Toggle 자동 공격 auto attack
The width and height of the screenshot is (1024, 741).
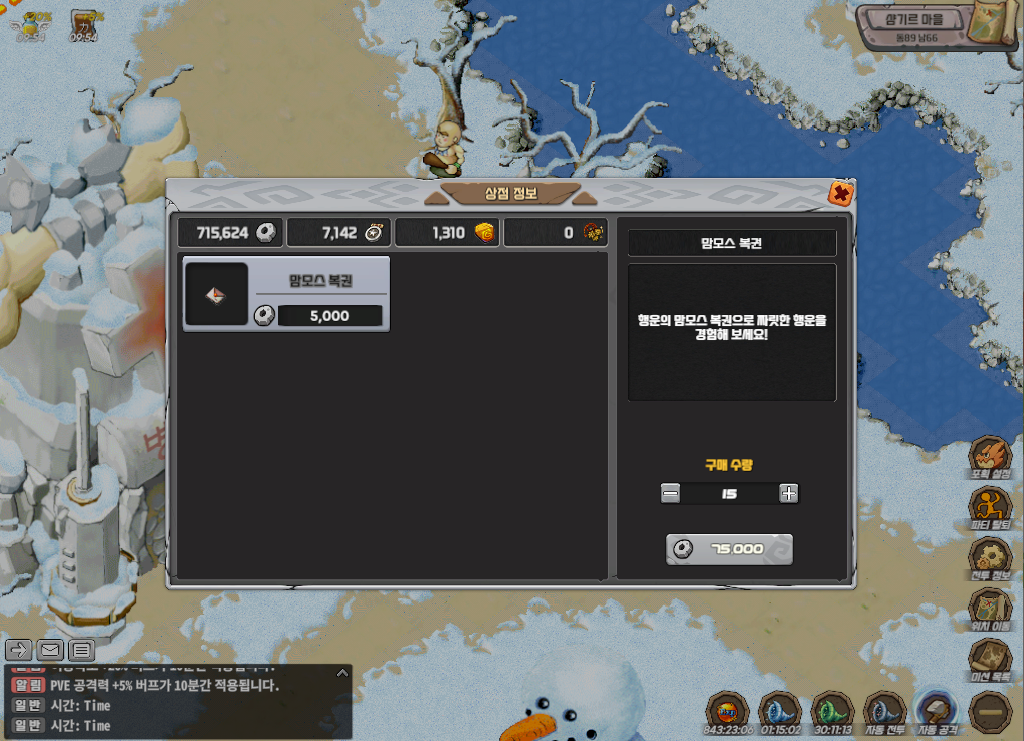tap(938, 711)
